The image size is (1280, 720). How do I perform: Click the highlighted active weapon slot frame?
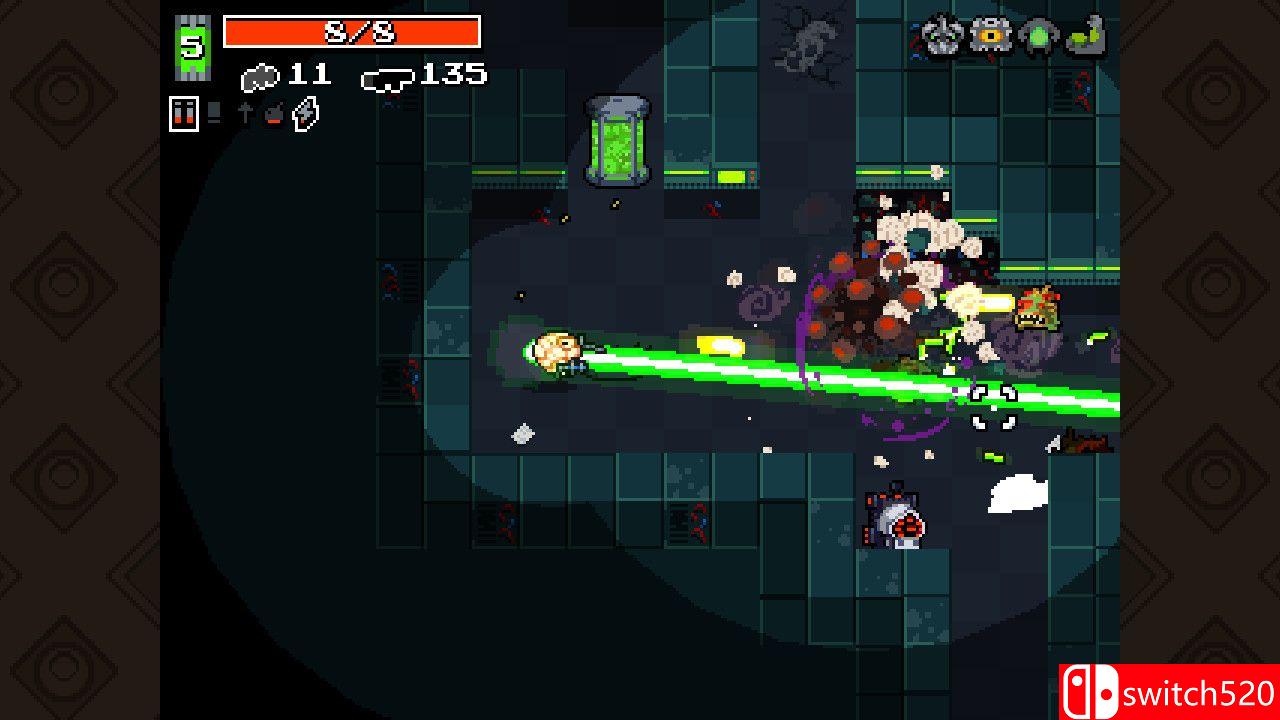182,113
